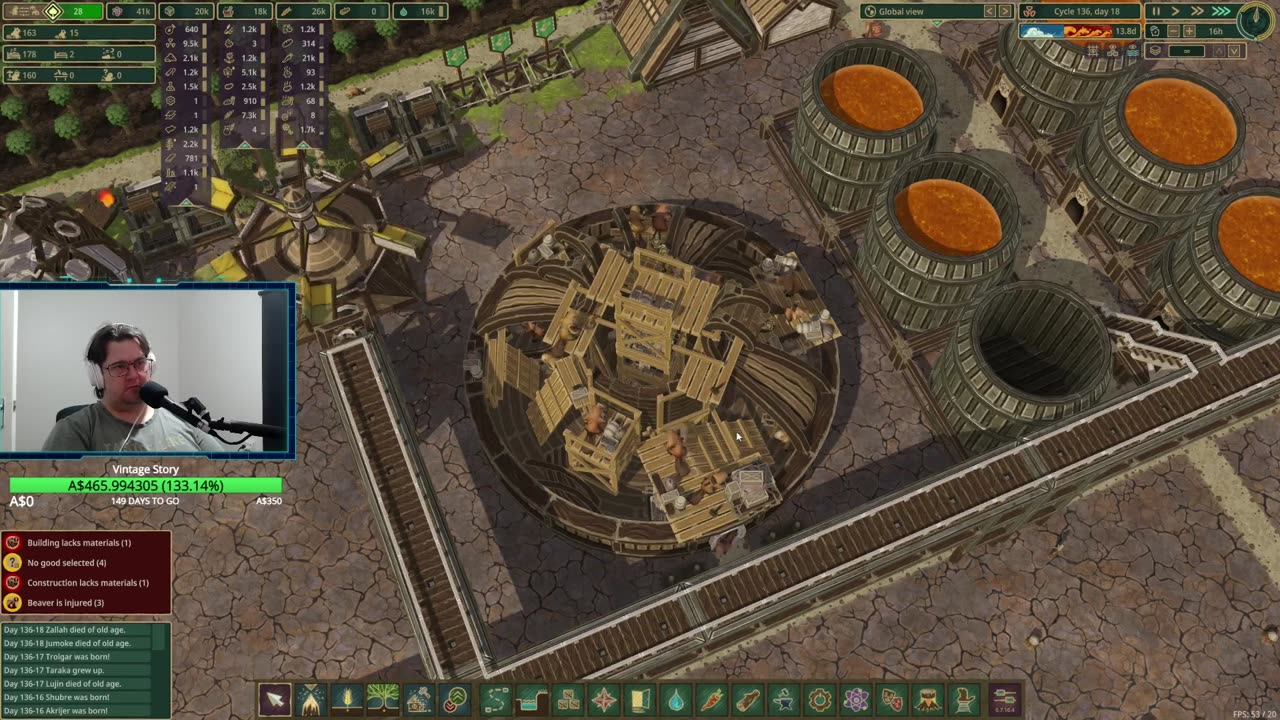Screen dimensions: 1280x720
Task: Set game speed to fastest triple arrows
Action: [x=1221, y=11]
